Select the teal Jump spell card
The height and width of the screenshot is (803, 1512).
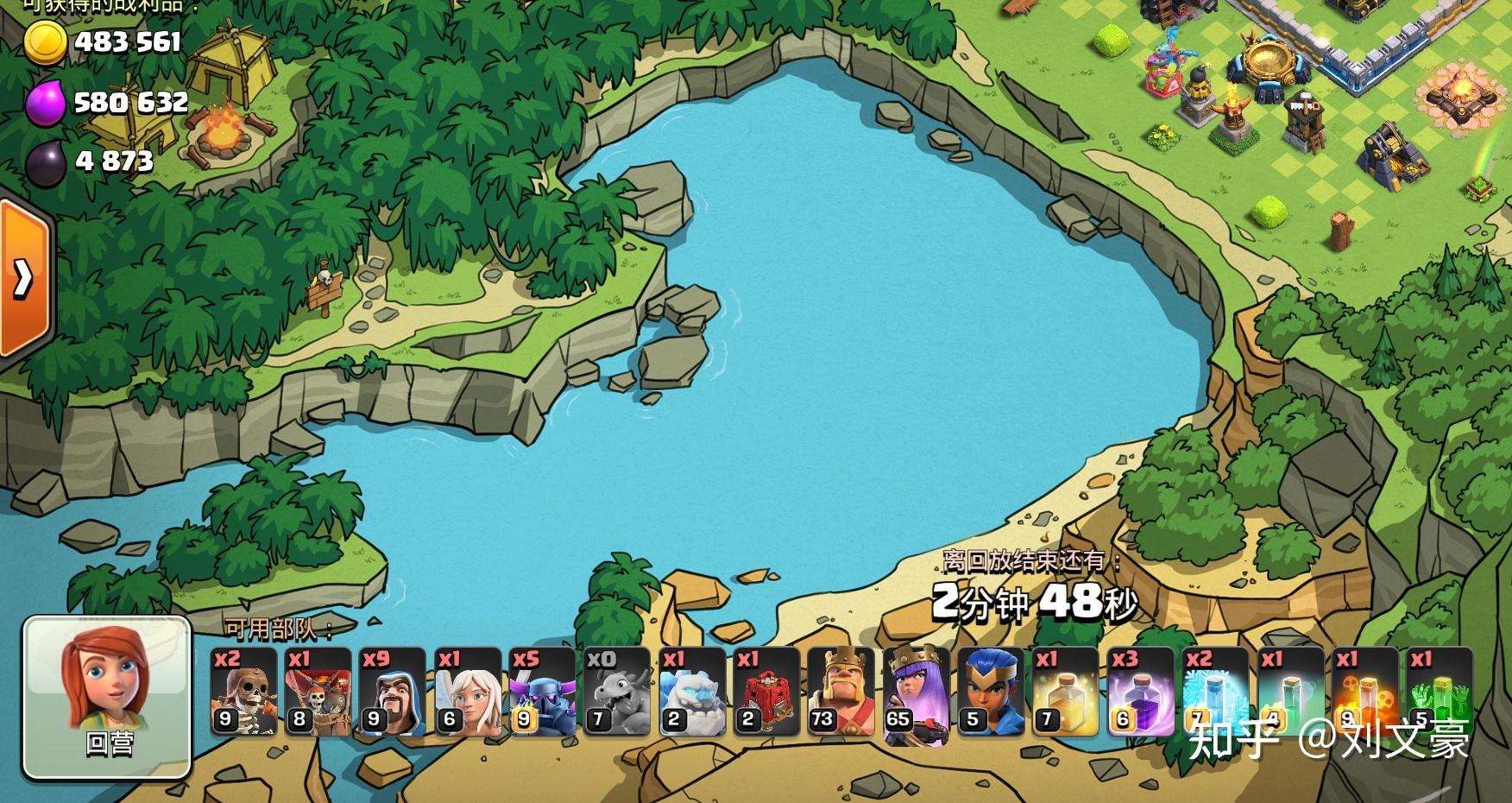click(x=1290, y=692)
